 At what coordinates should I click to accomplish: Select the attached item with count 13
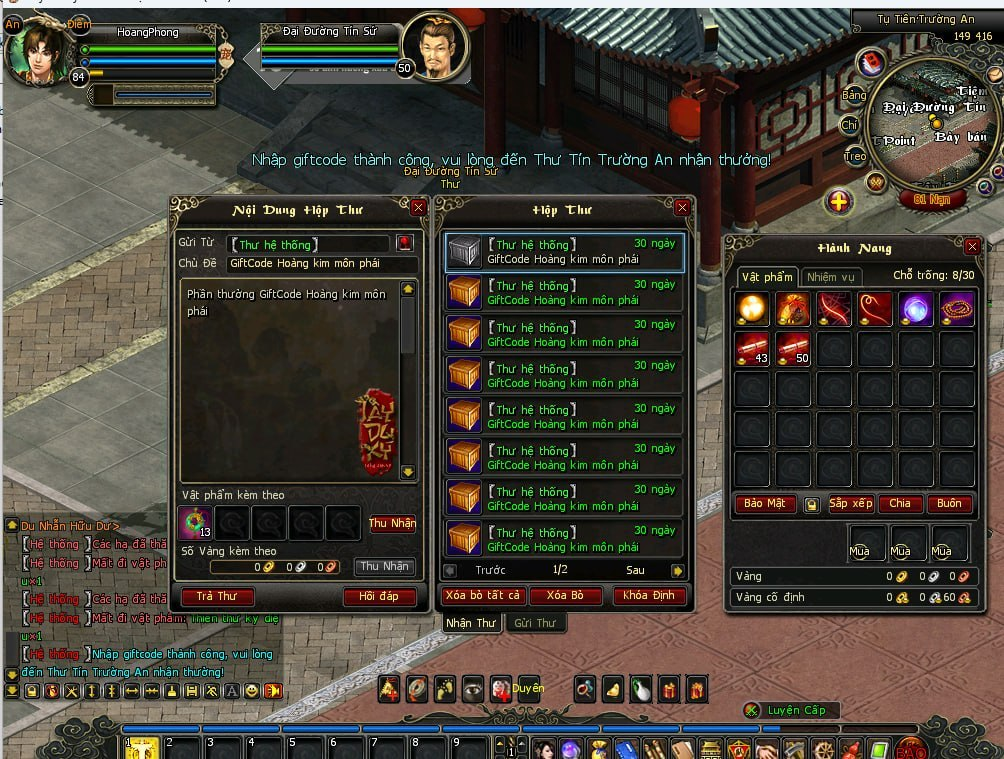[194, 523]
